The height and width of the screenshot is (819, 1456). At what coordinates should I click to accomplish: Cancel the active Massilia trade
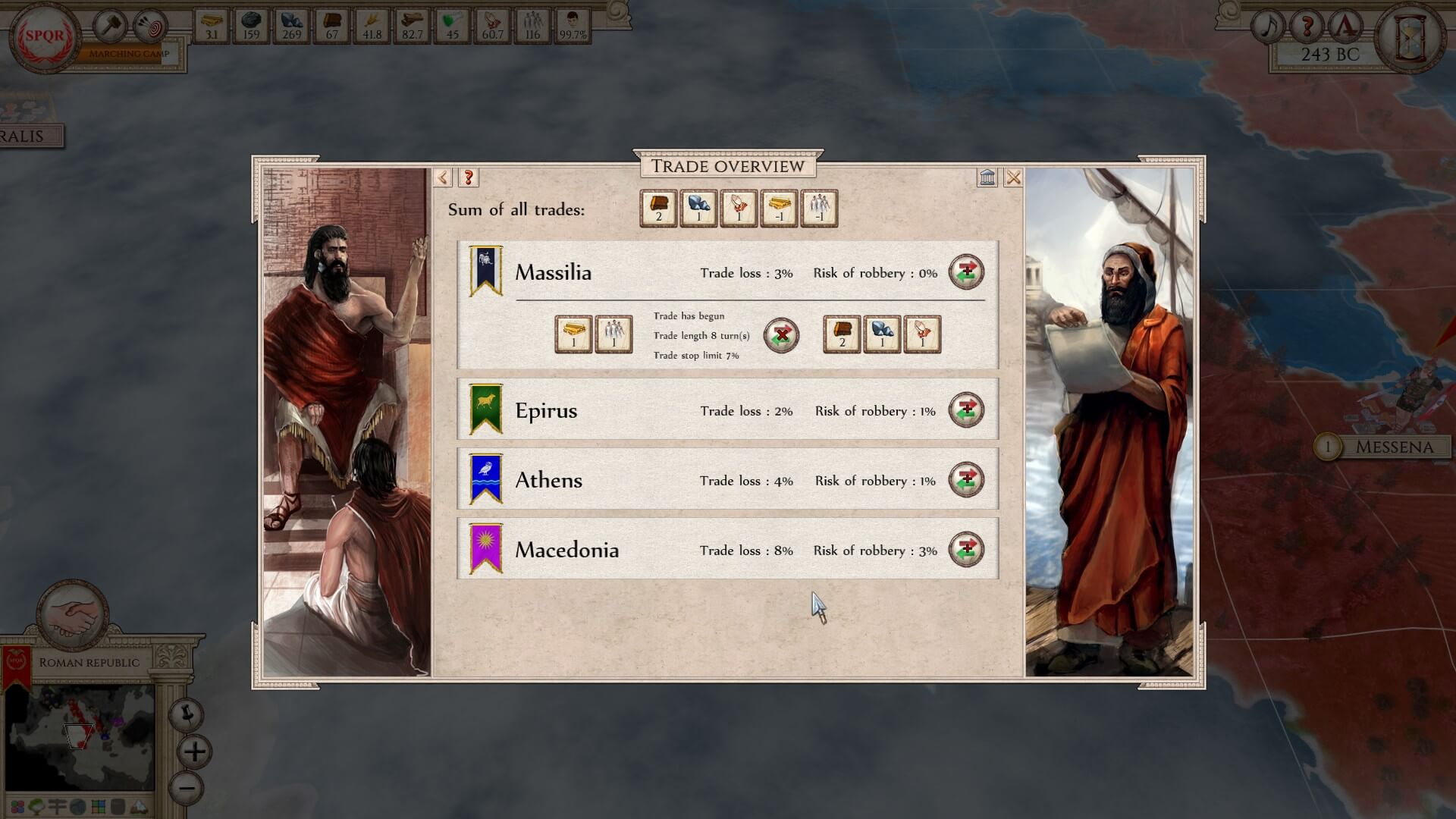[781, 335]
